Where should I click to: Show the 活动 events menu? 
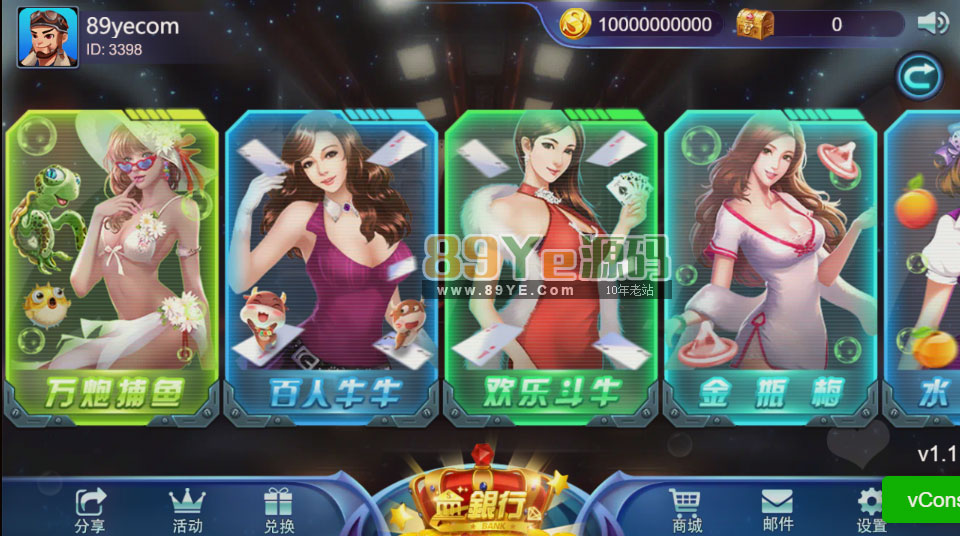point(187,510)
